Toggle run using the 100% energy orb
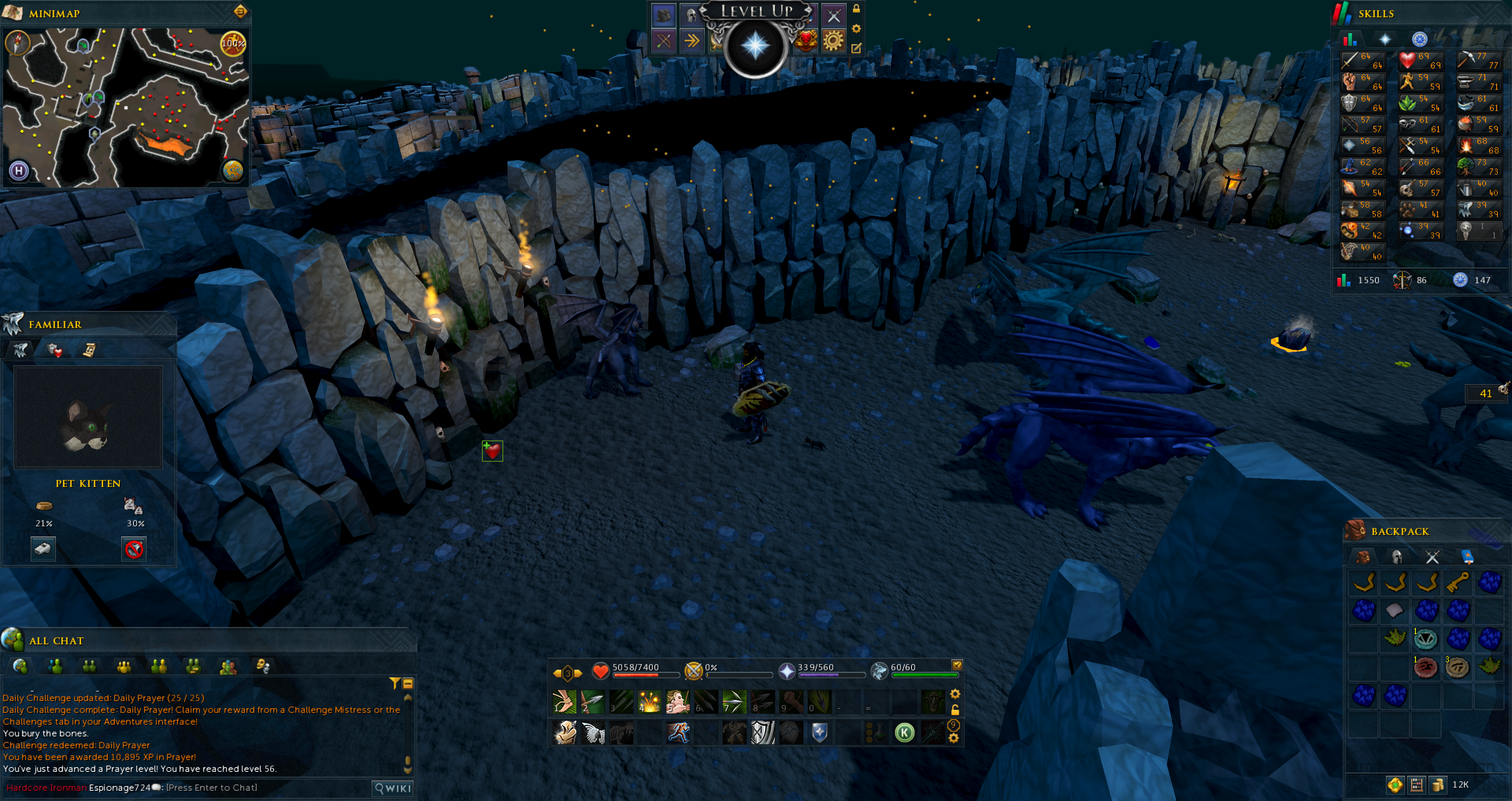 point(232,43)
